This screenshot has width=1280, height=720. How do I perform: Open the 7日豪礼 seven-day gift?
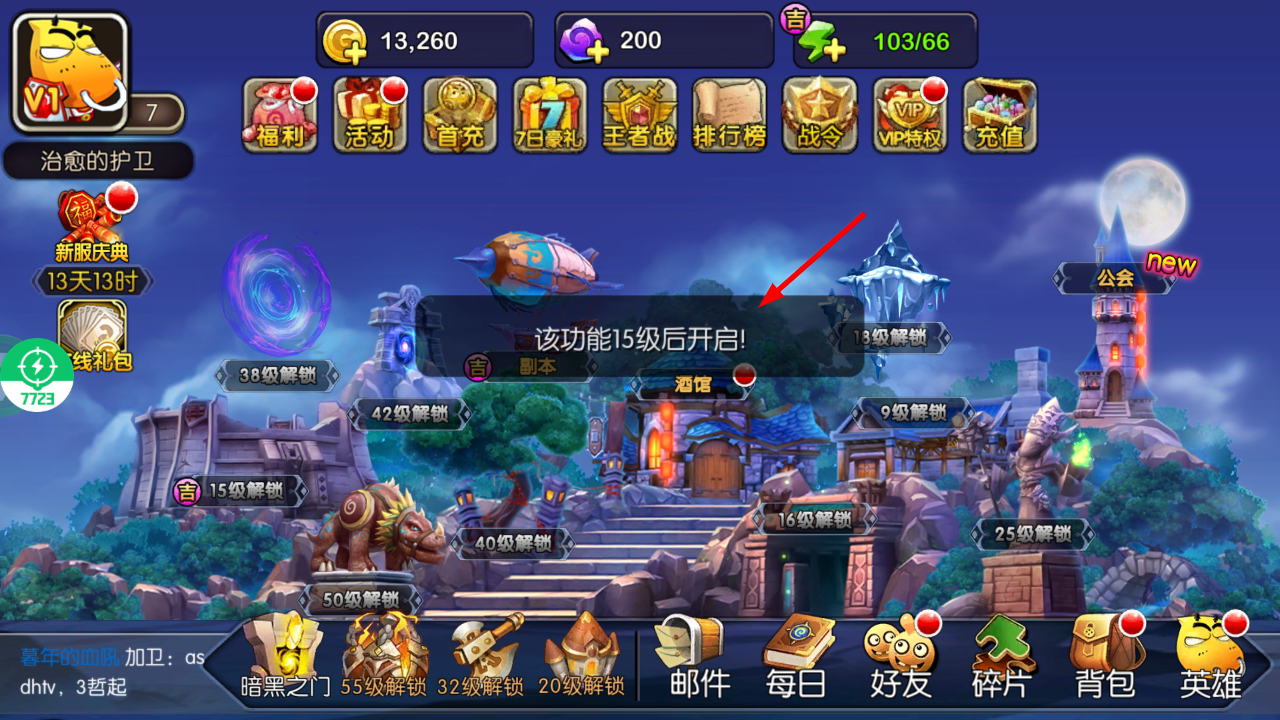550,115
